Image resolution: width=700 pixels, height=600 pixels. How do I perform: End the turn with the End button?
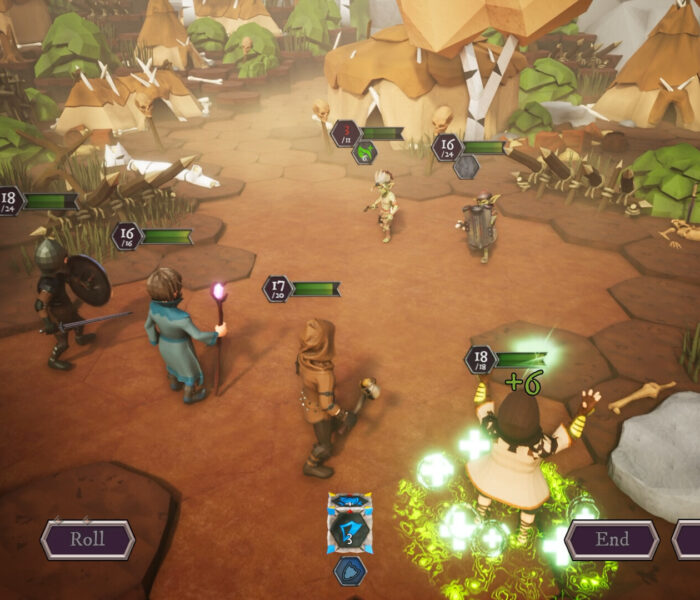click(x=612, y=540)
